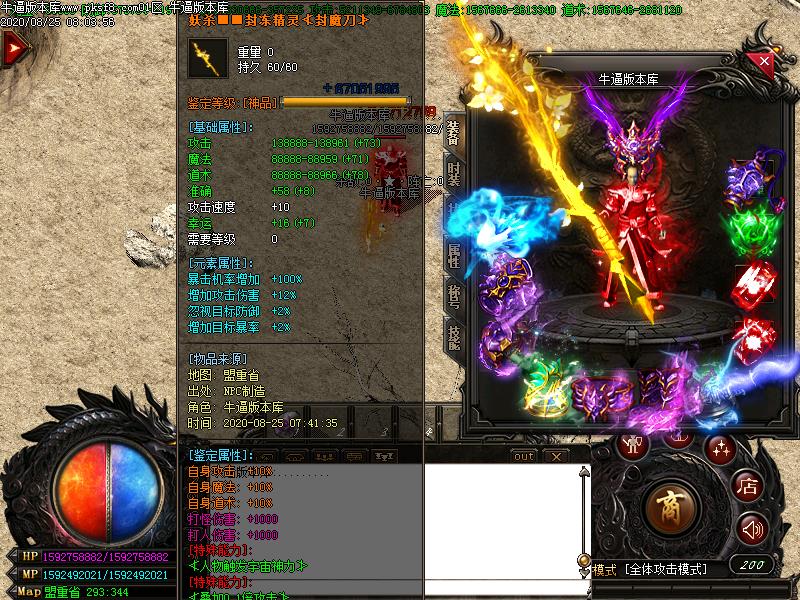This screenshot has height=600, width=800.
Task: Expand the red arrow button at top-left
Action: coord(14,48)
